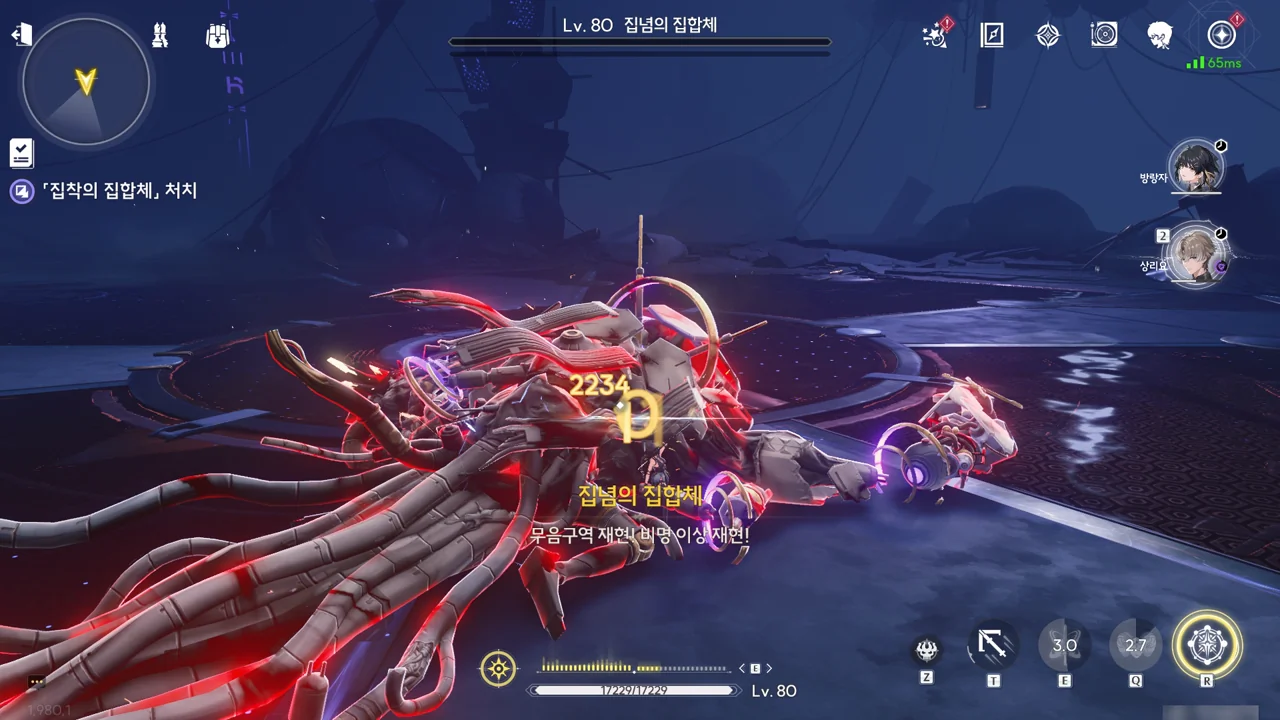Use the resonance skill showing 3.0 cooldown
The width and height of the screenshot is (1280, 720).
pos(1064,646)
